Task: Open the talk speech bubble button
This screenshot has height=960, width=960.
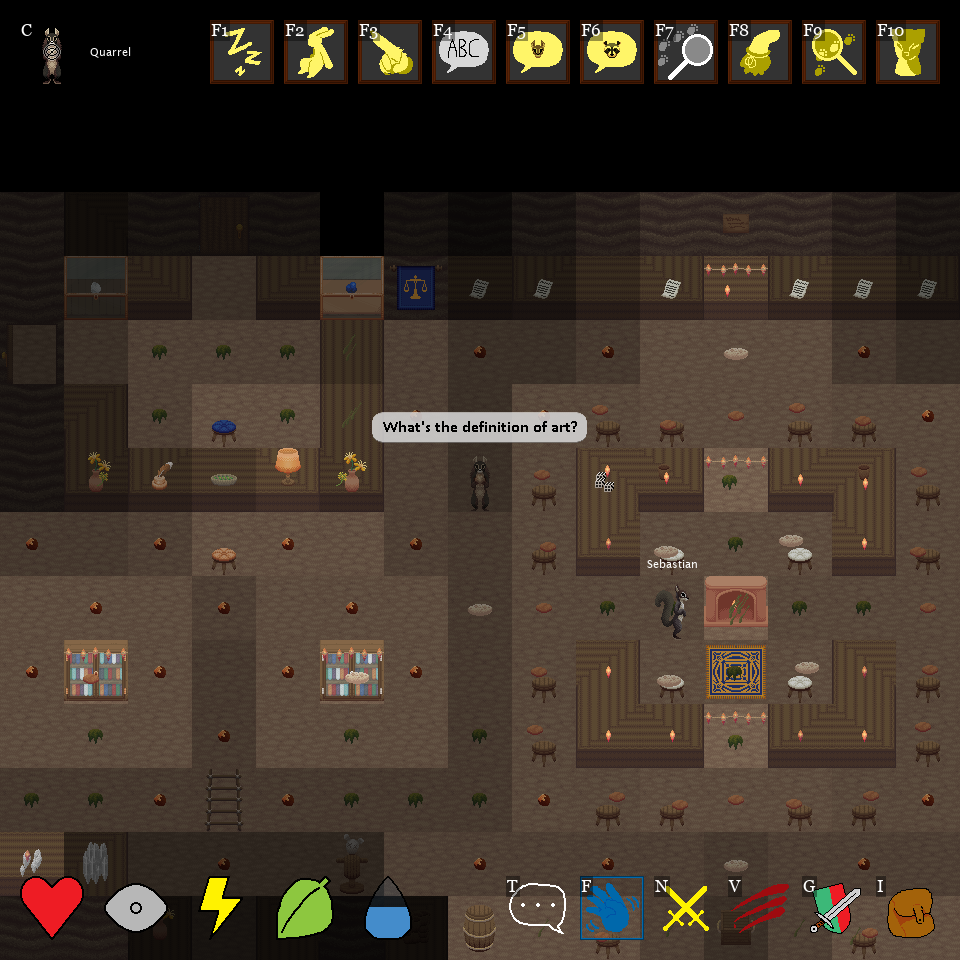Action: pyautogui.click(x=537, y=908)
